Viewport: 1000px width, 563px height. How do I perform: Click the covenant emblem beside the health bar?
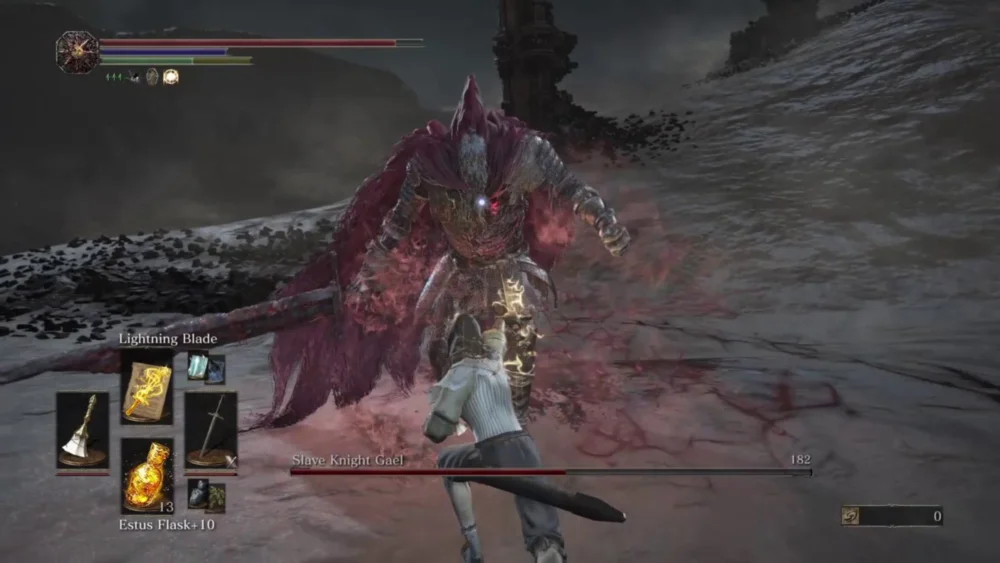pyautogui.click(x=76, y=51)
